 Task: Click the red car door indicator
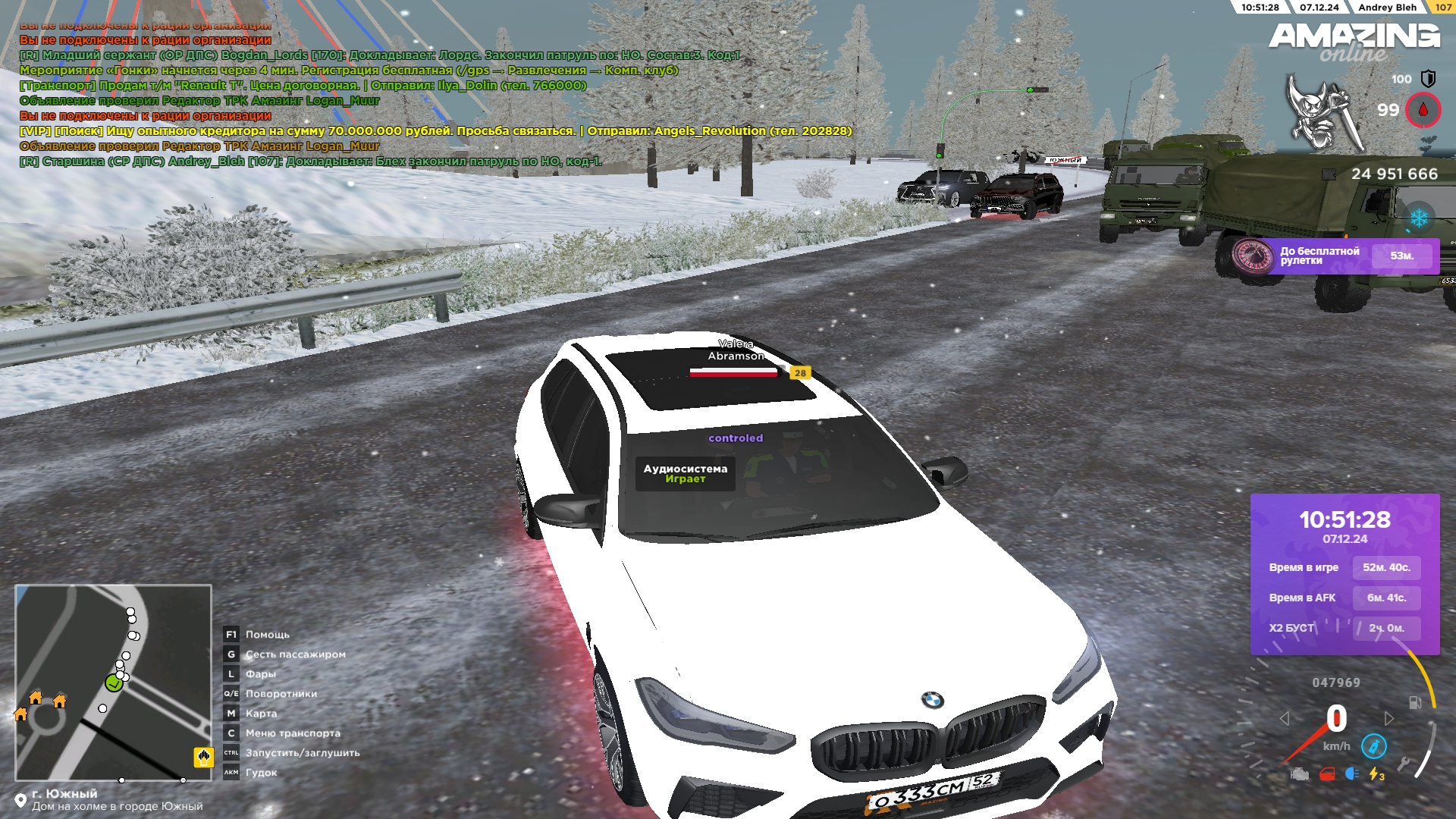click(1326, 774)
